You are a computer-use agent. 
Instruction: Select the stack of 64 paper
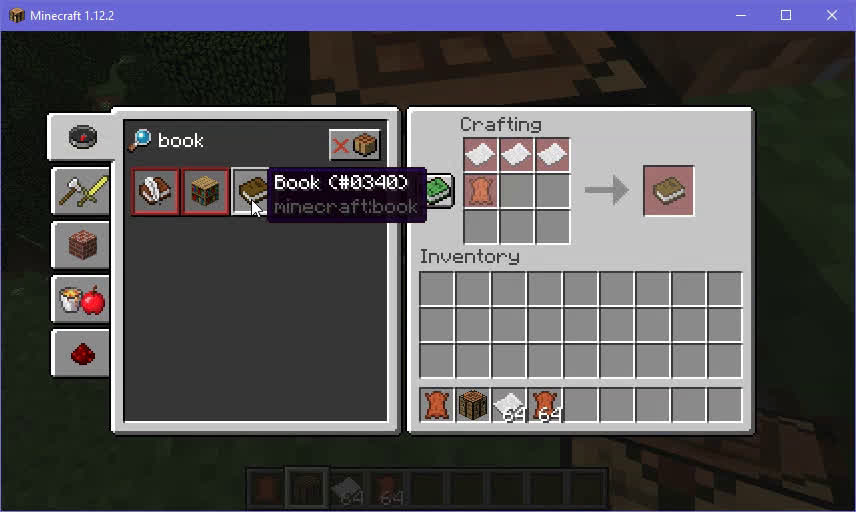pyautogui.click(x=509, y=405)
